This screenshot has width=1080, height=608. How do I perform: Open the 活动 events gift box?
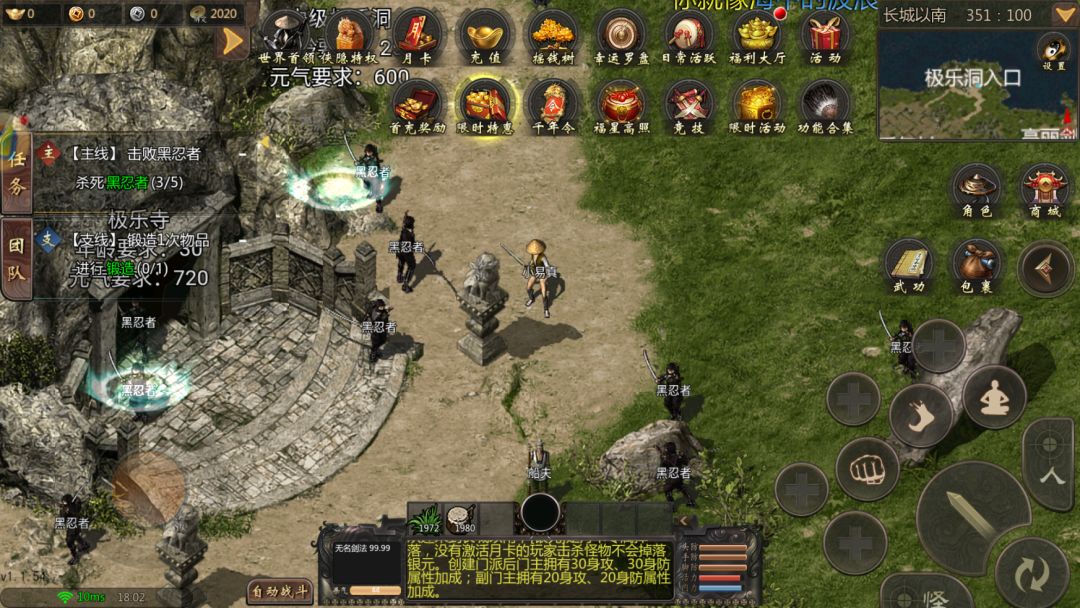tap(825, 35)
